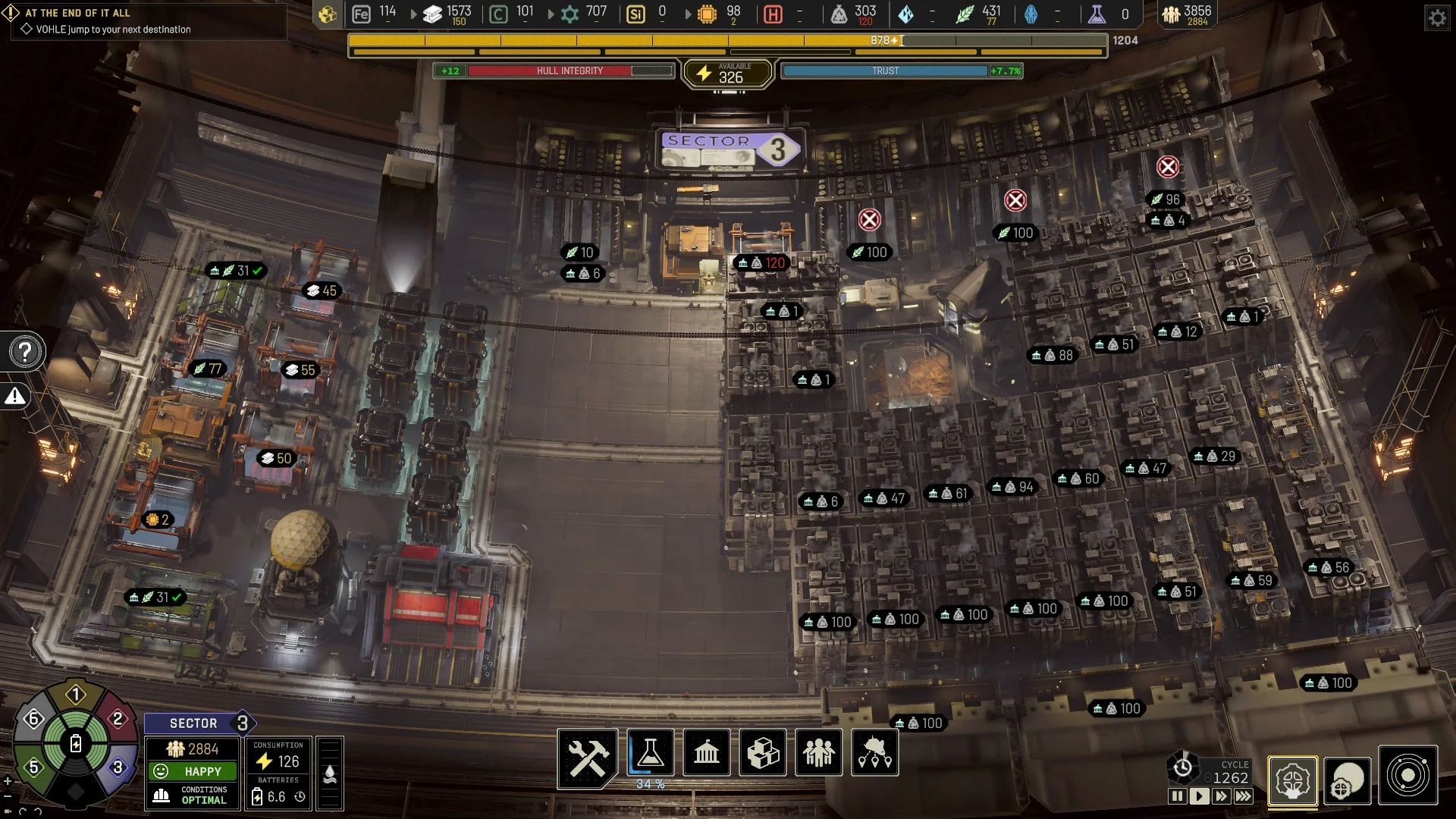The height and width of the screenshot is (819, 1456).
Task: Open the resource management cubes menu
Action: (x=762, y=753)
